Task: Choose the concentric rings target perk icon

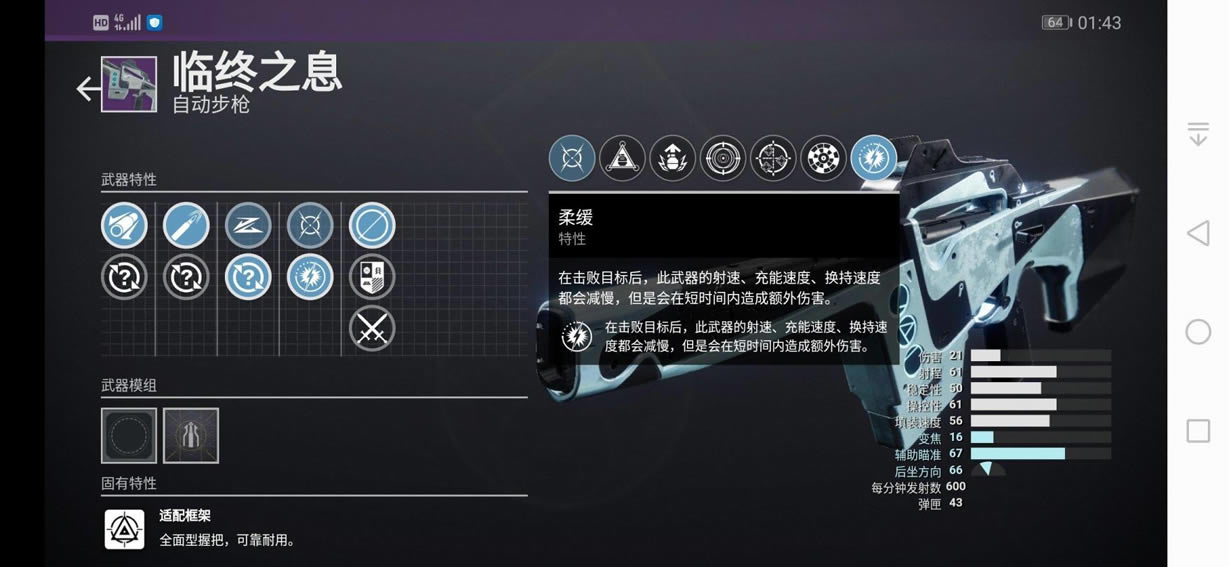Action: [722, 159]
